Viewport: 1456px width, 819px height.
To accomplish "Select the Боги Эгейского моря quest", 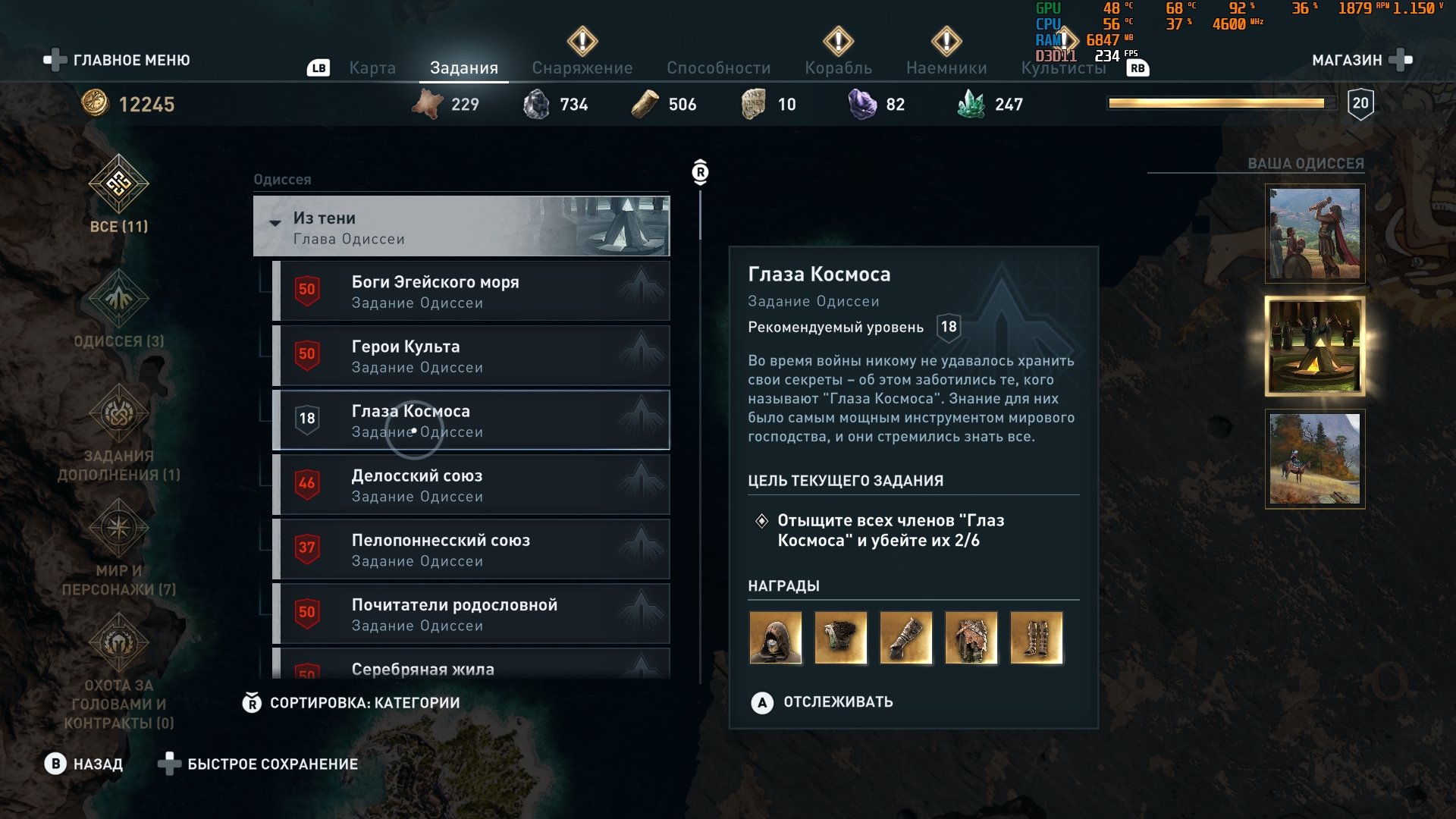I will (x=470, y=291).
